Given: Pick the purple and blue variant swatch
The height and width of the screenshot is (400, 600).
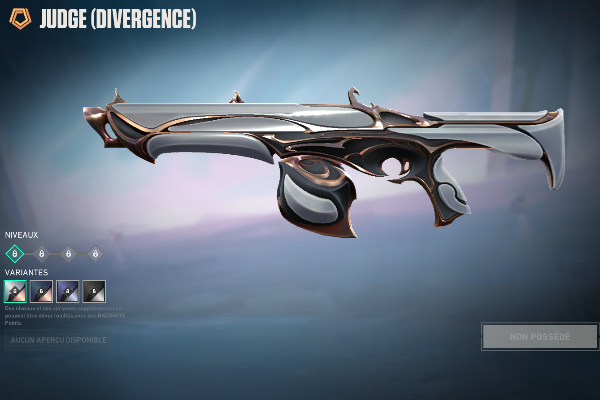Looking at the screenshot, I should [x=68, y=291].
